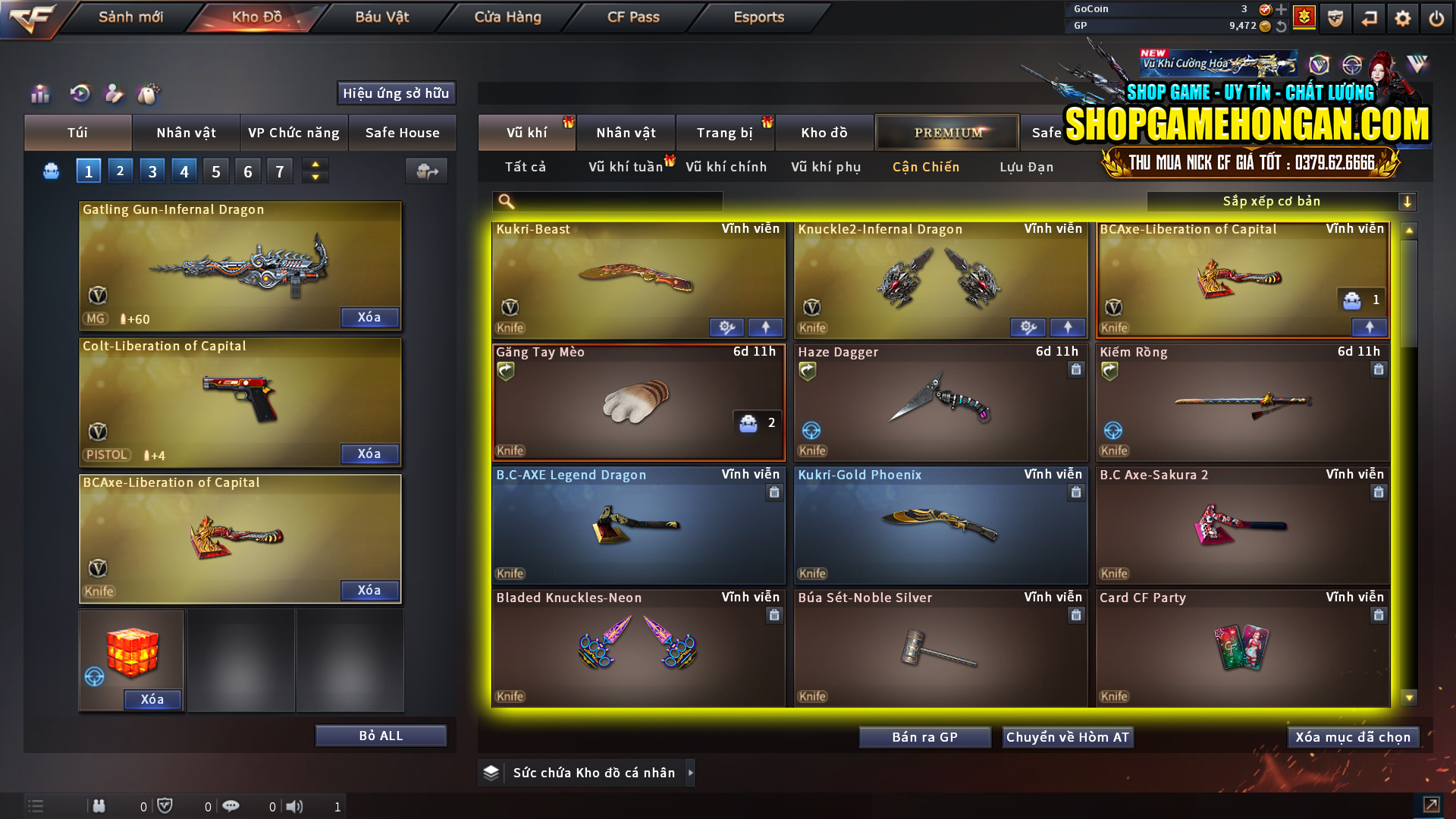The height and width of the screenshot is (819, 1456).
Task: Toggle bag slot 5
Action: tap(215, 171)
